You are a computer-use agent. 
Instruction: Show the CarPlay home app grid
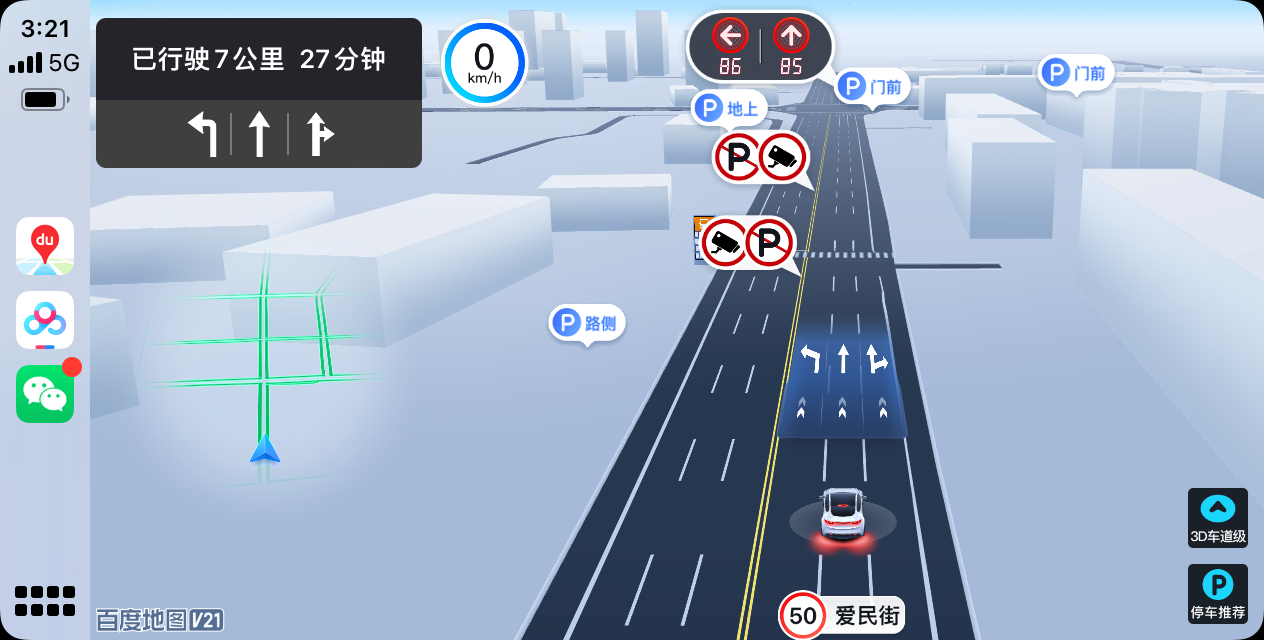(x=45, y=600)
